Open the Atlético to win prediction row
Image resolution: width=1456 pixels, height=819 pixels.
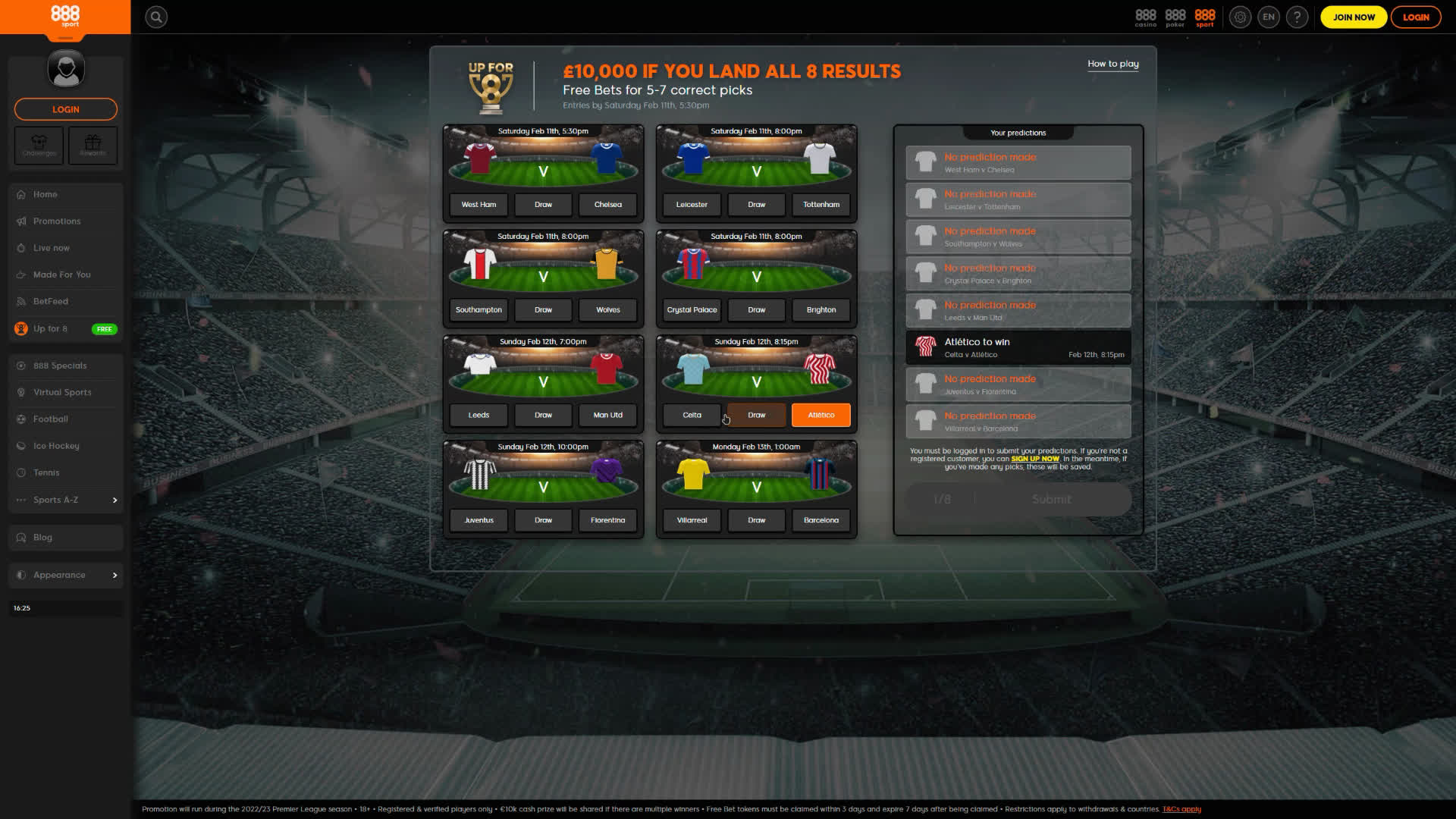click(1018, 347)
